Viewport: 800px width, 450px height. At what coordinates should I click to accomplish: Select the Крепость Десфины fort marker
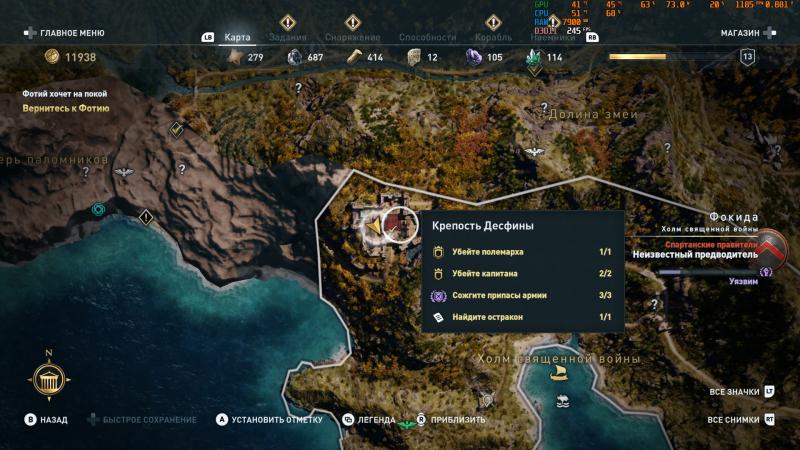tap(399, 226)
